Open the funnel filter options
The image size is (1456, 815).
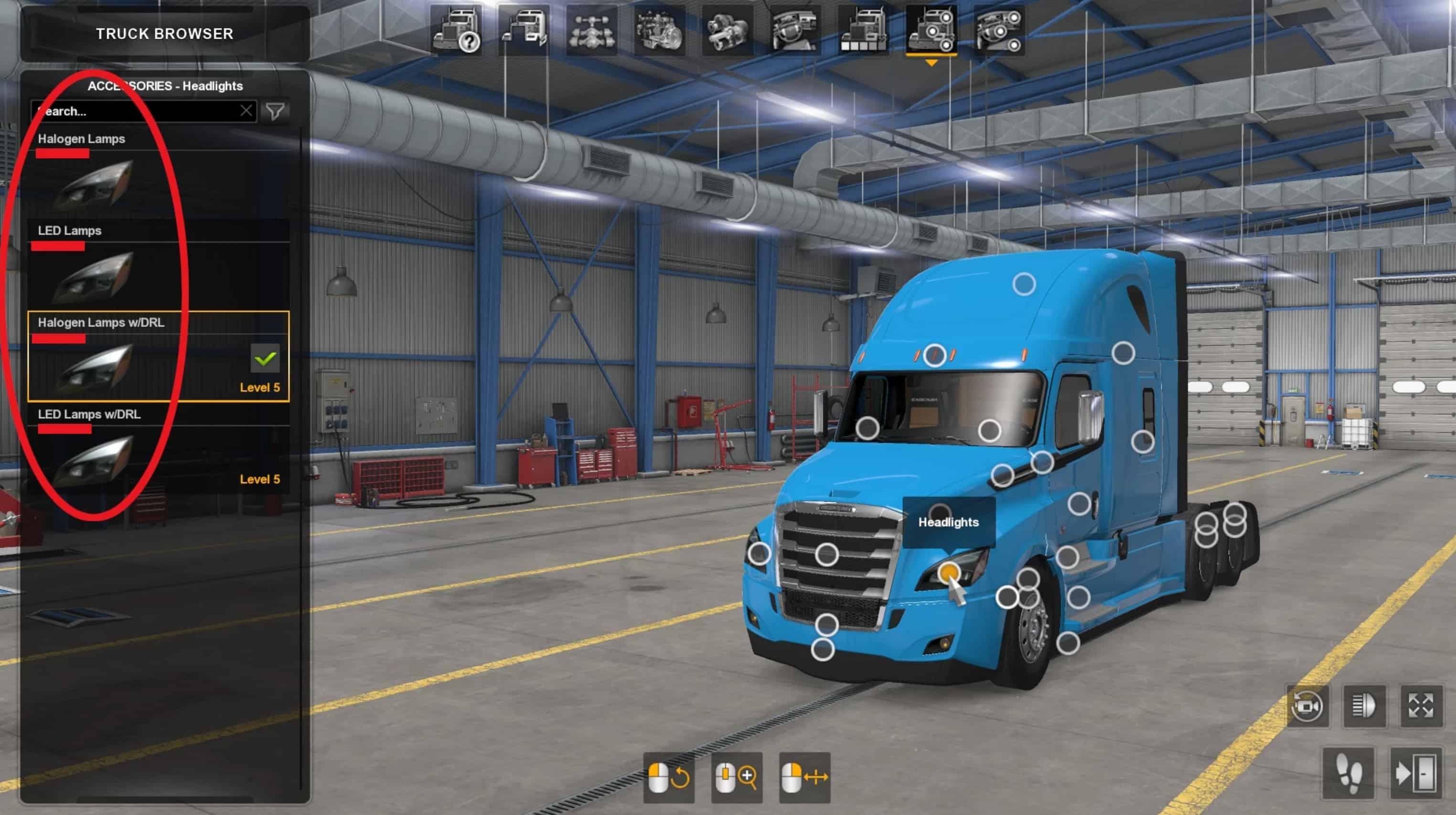(x=275, y=111)
